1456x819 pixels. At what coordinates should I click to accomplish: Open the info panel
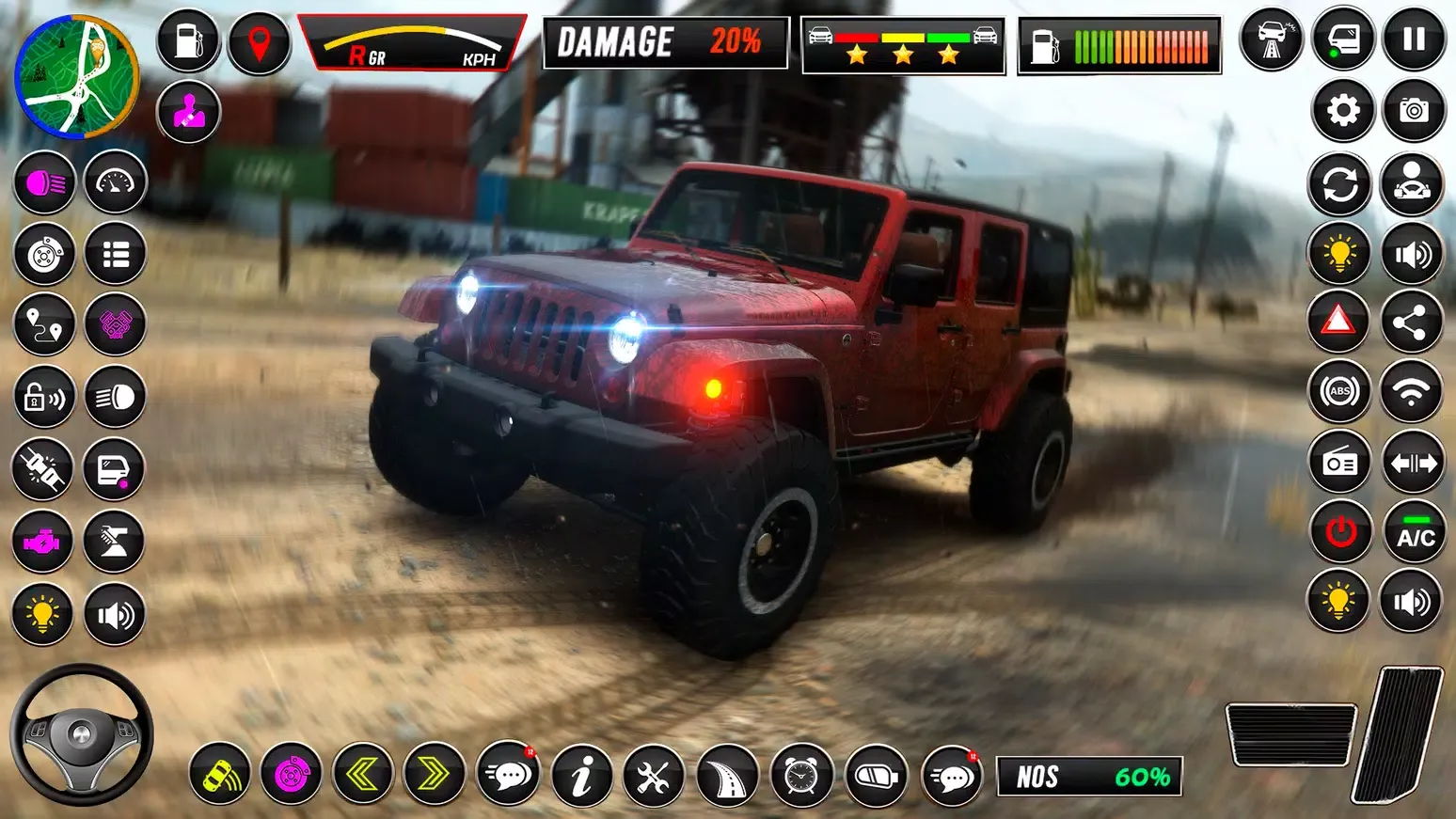click(x=581, y=775)
